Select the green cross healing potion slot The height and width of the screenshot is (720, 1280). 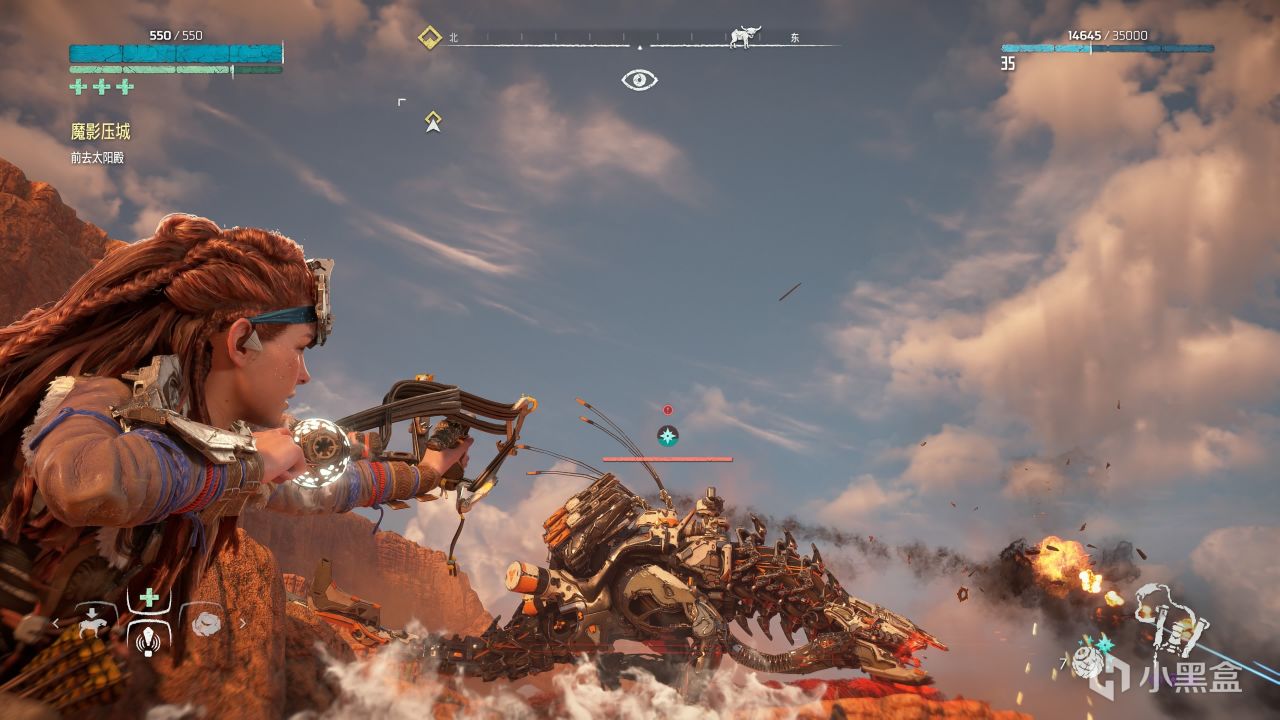[149, 598]
